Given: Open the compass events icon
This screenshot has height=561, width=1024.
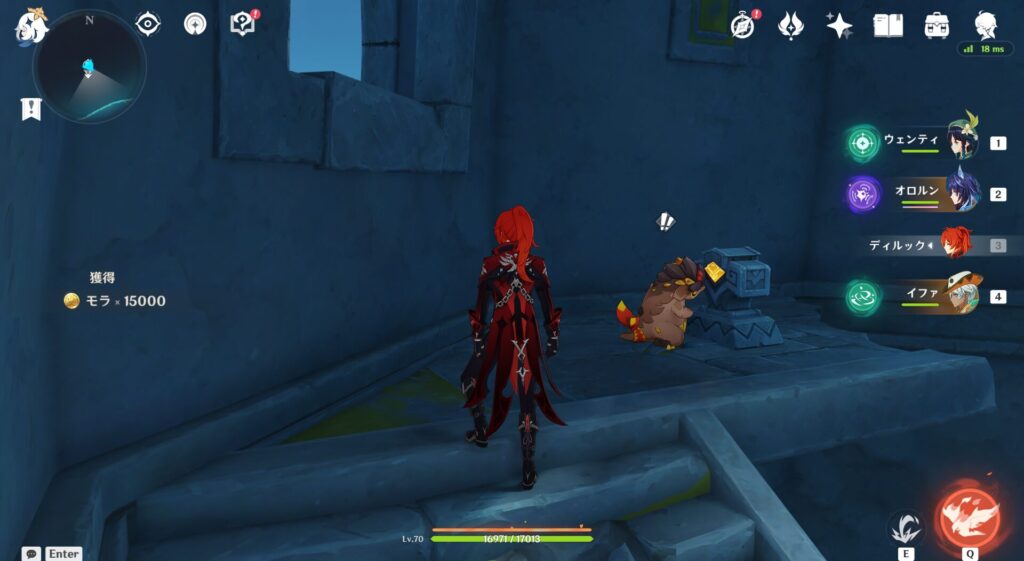Looking at the screenshot, I should (743, 25).
